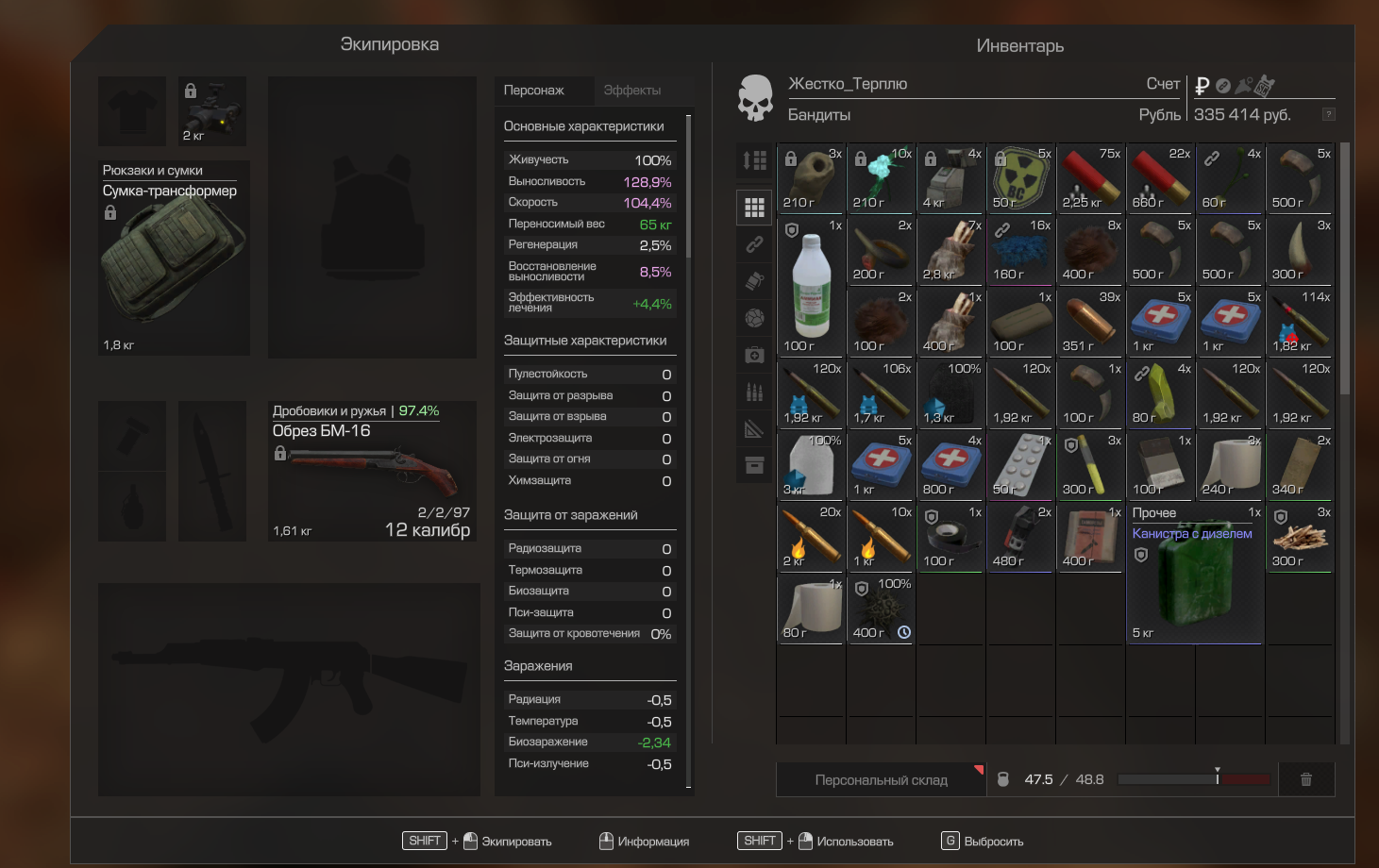This screenshot has width=1379, height=868.
Task: Filter inventory by medical kit category
Action: [x=754, y=355]
